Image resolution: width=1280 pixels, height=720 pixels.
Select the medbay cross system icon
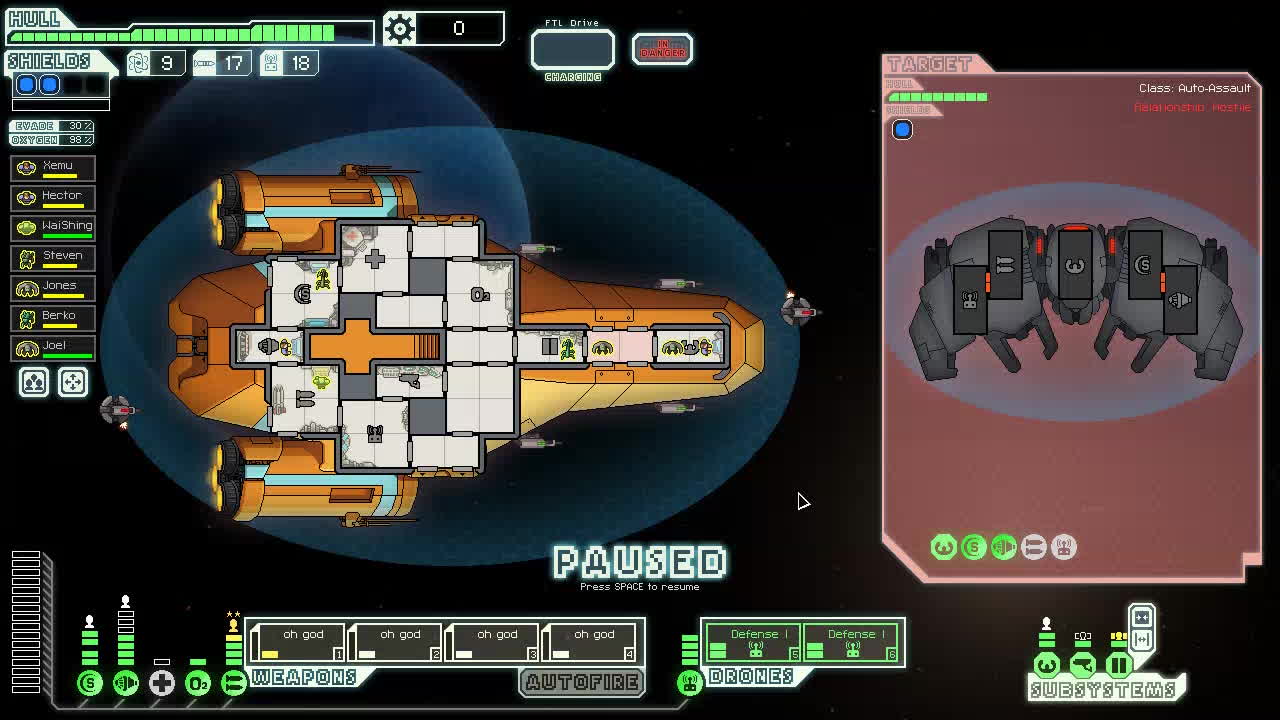coord(162,683)
